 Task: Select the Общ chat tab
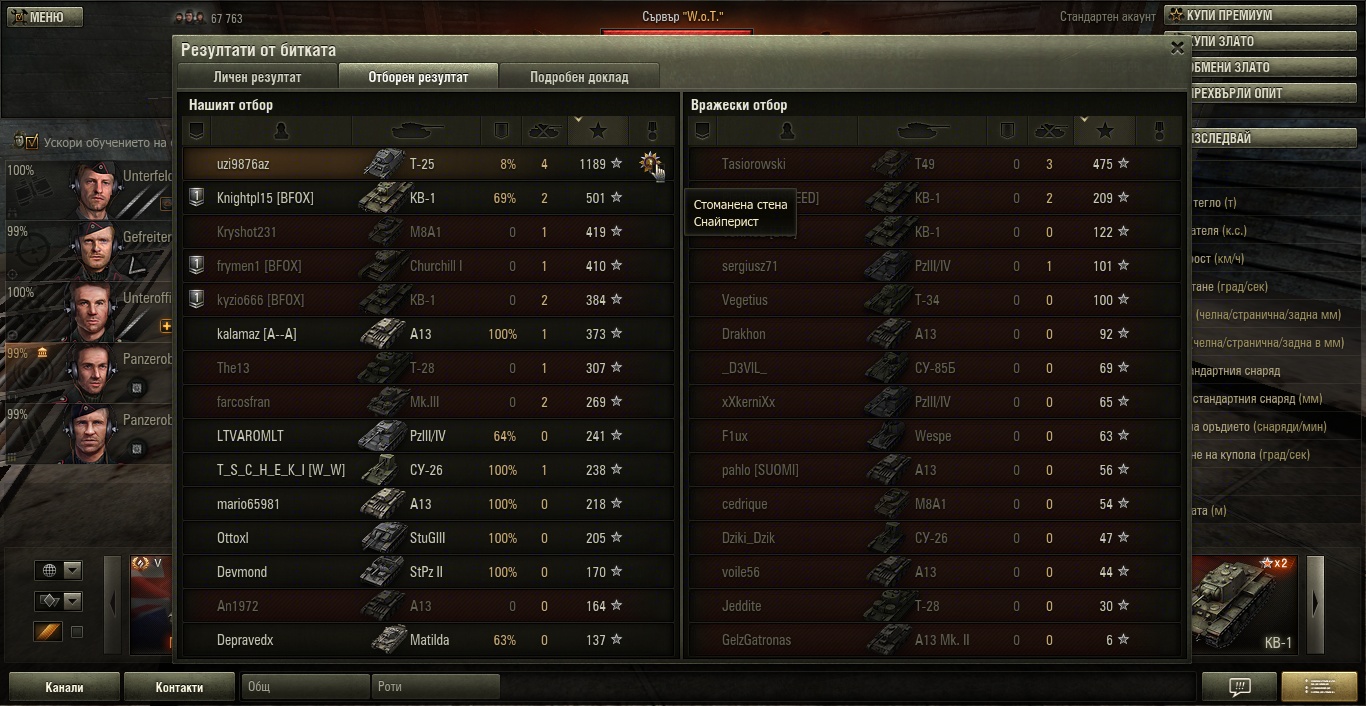click(x=305, y=687)
